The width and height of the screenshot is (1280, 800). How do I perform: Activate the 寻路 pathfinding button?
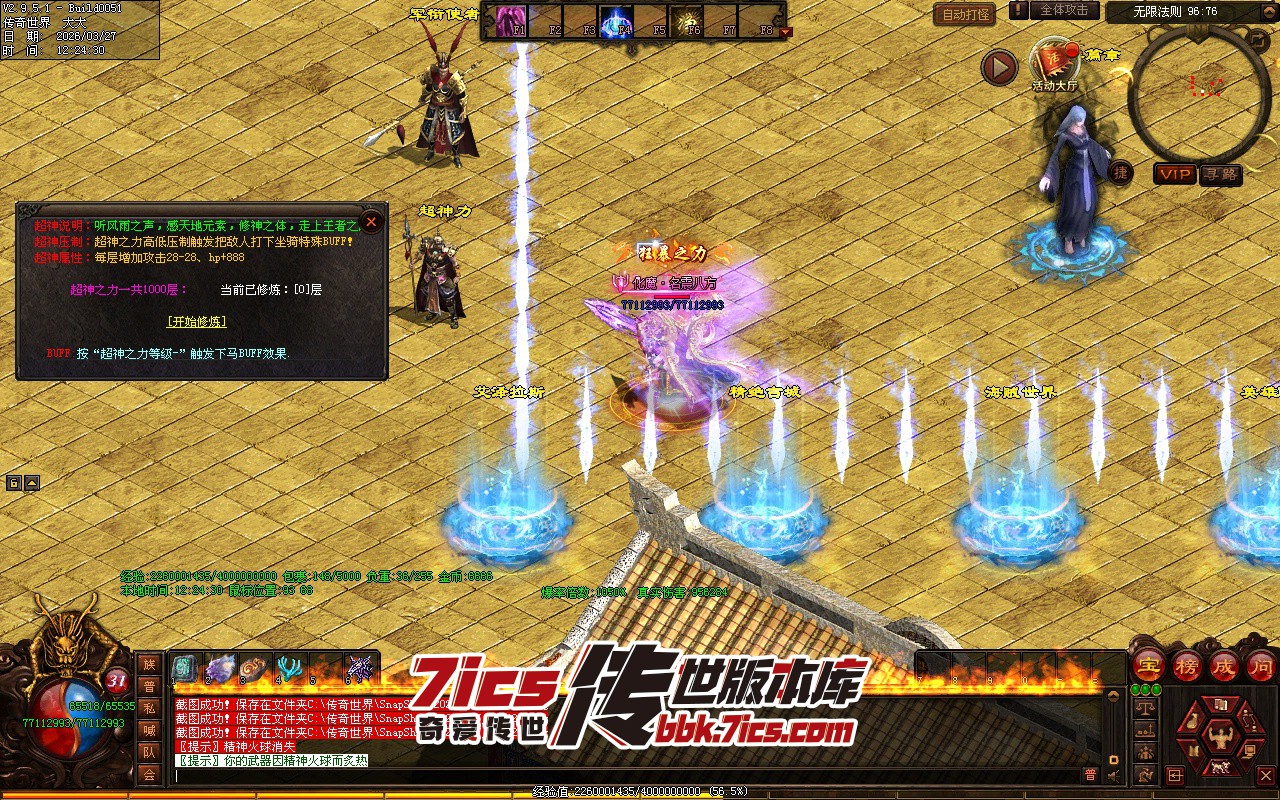click(1220, 174)
